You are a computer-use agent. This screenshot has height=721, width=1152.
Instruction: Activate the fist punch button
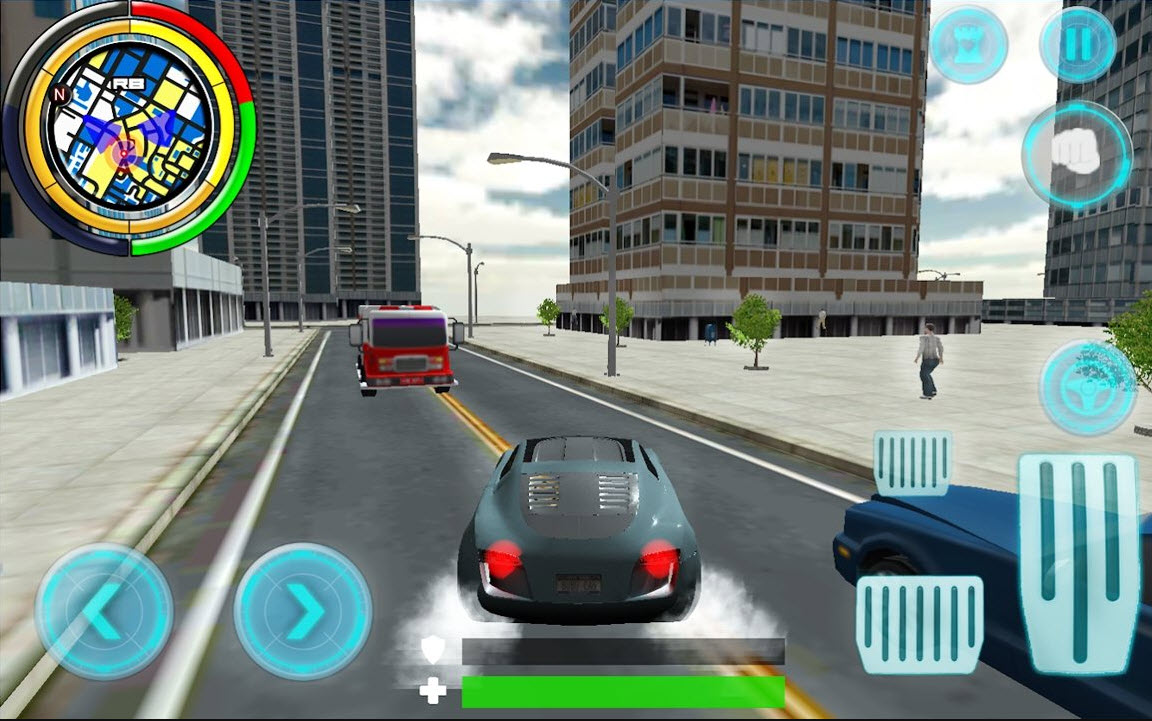point(1076,155)
